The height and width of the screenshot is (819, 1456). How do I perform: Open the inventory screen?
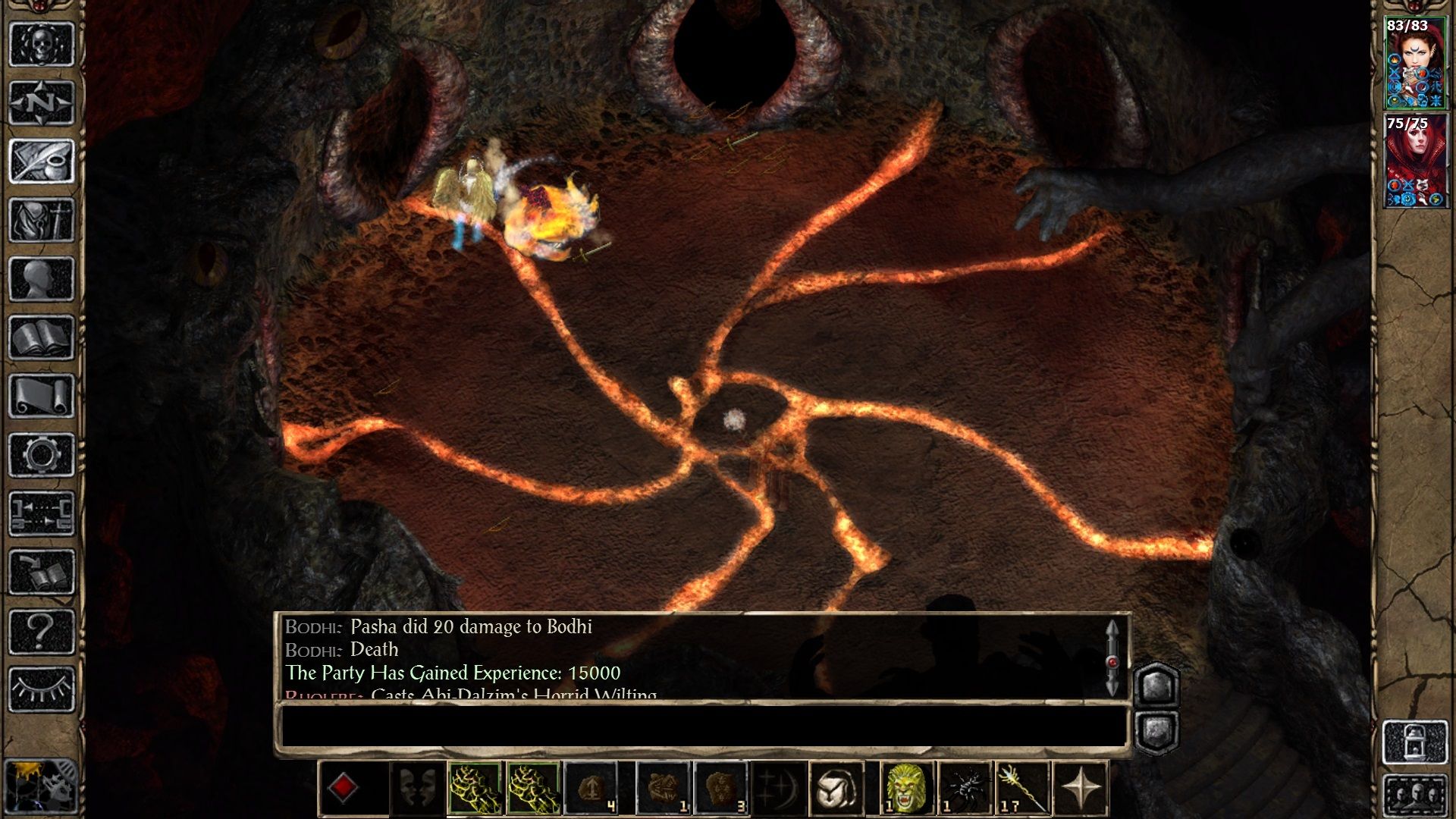pyautogui.click(x=41, y=220)
